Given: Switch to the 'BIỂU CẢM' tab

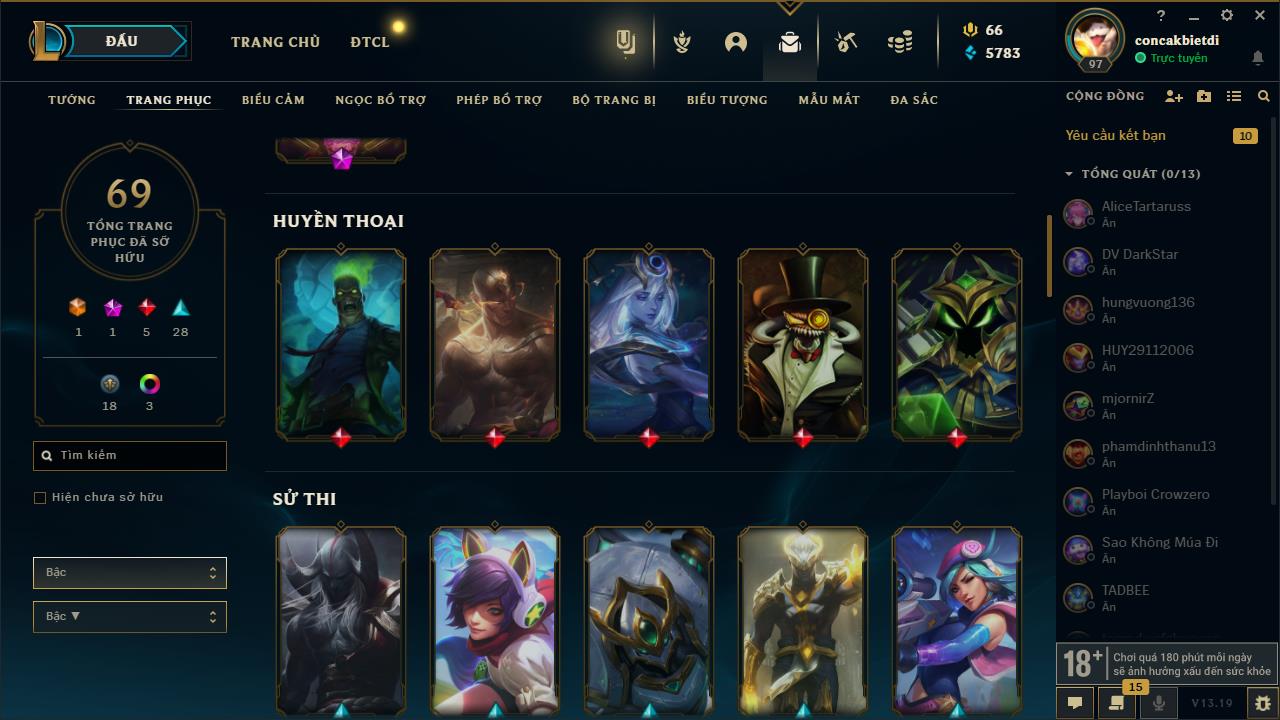Looking at the screenshot, I should point(273,99).
